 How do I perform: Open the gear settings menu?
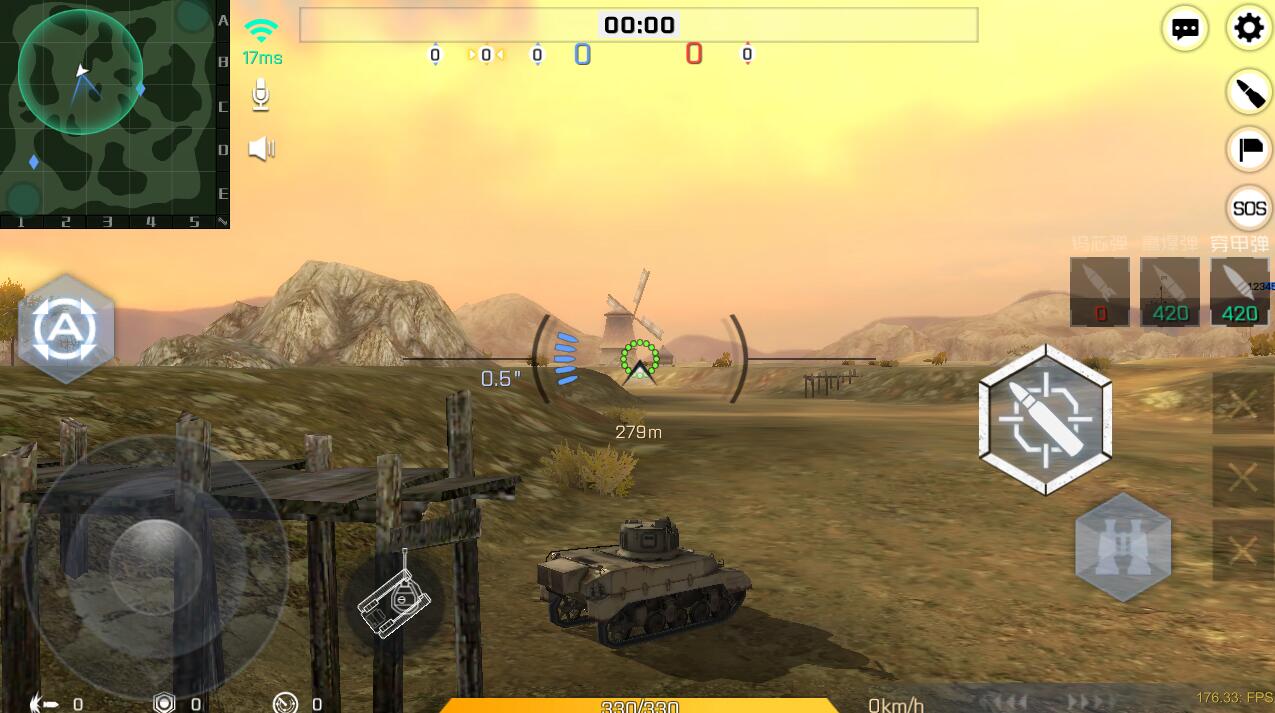pos(1248,28)
